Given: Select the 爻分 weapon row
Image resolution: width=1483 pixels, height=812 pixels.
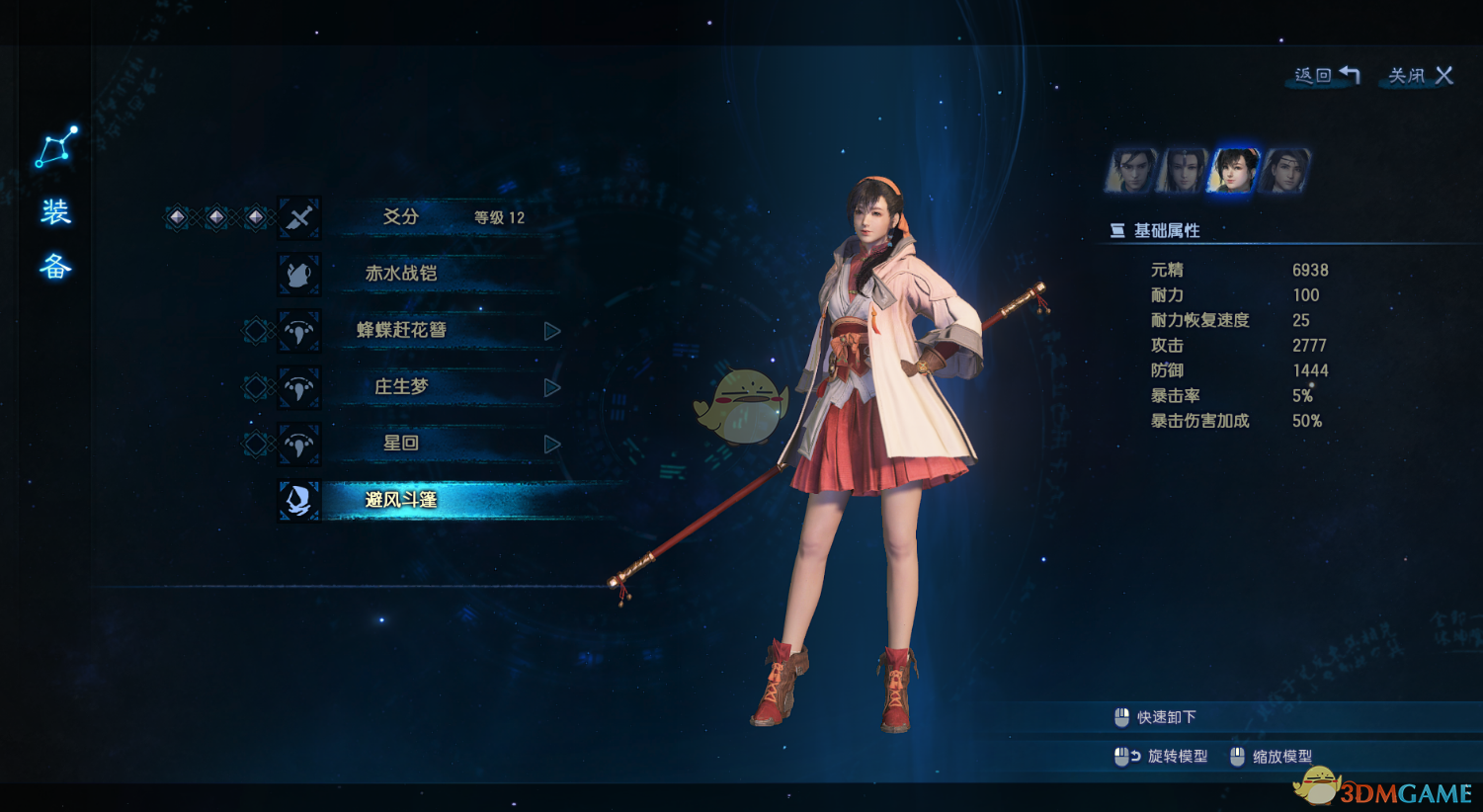Looking at the screenshot, I should coord(401,217).
